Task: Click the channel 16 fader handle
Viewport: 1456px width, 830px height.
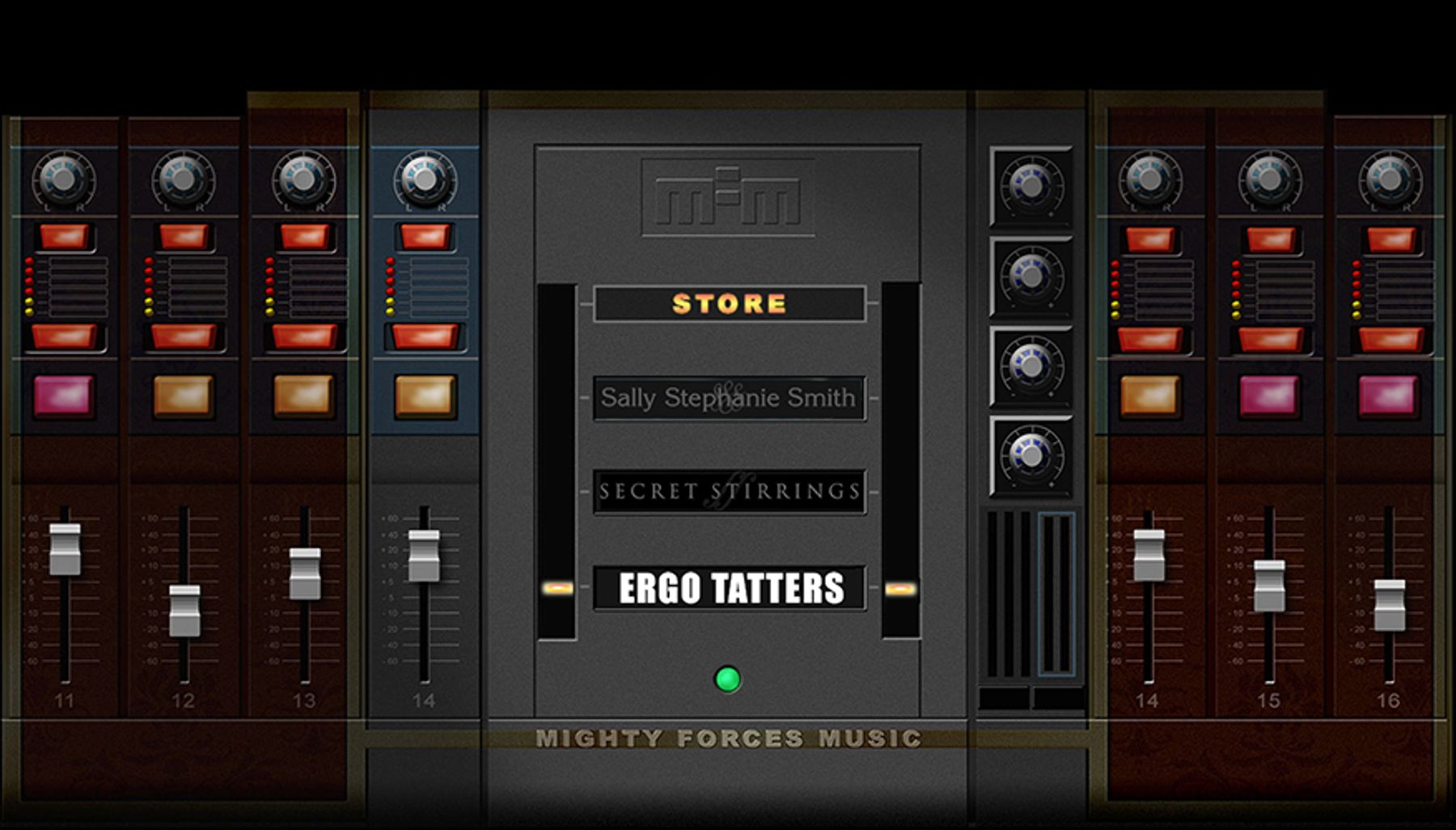Action: [x=1390, y=605]
